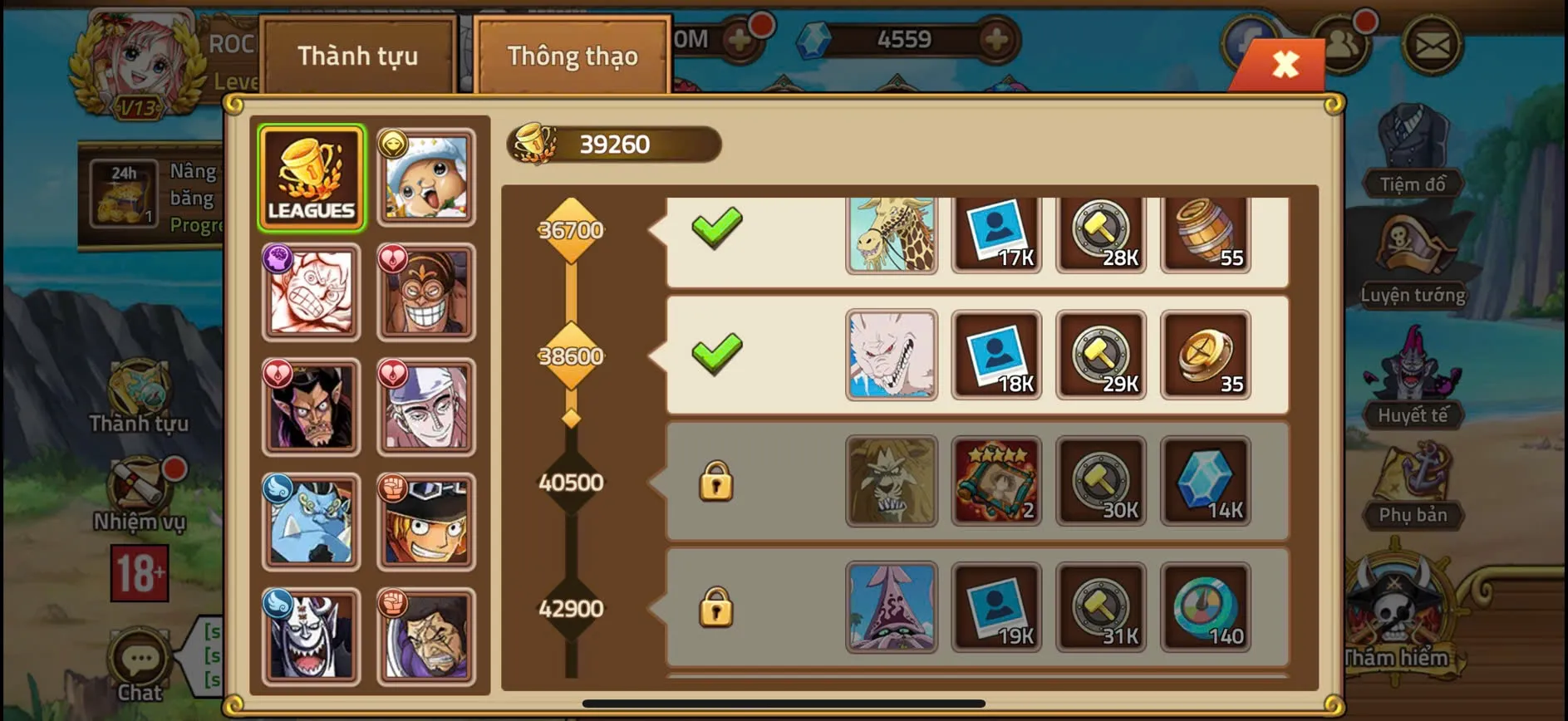
Task: Click the trophy progress bar showing 39260
Action: coord(615,144)
